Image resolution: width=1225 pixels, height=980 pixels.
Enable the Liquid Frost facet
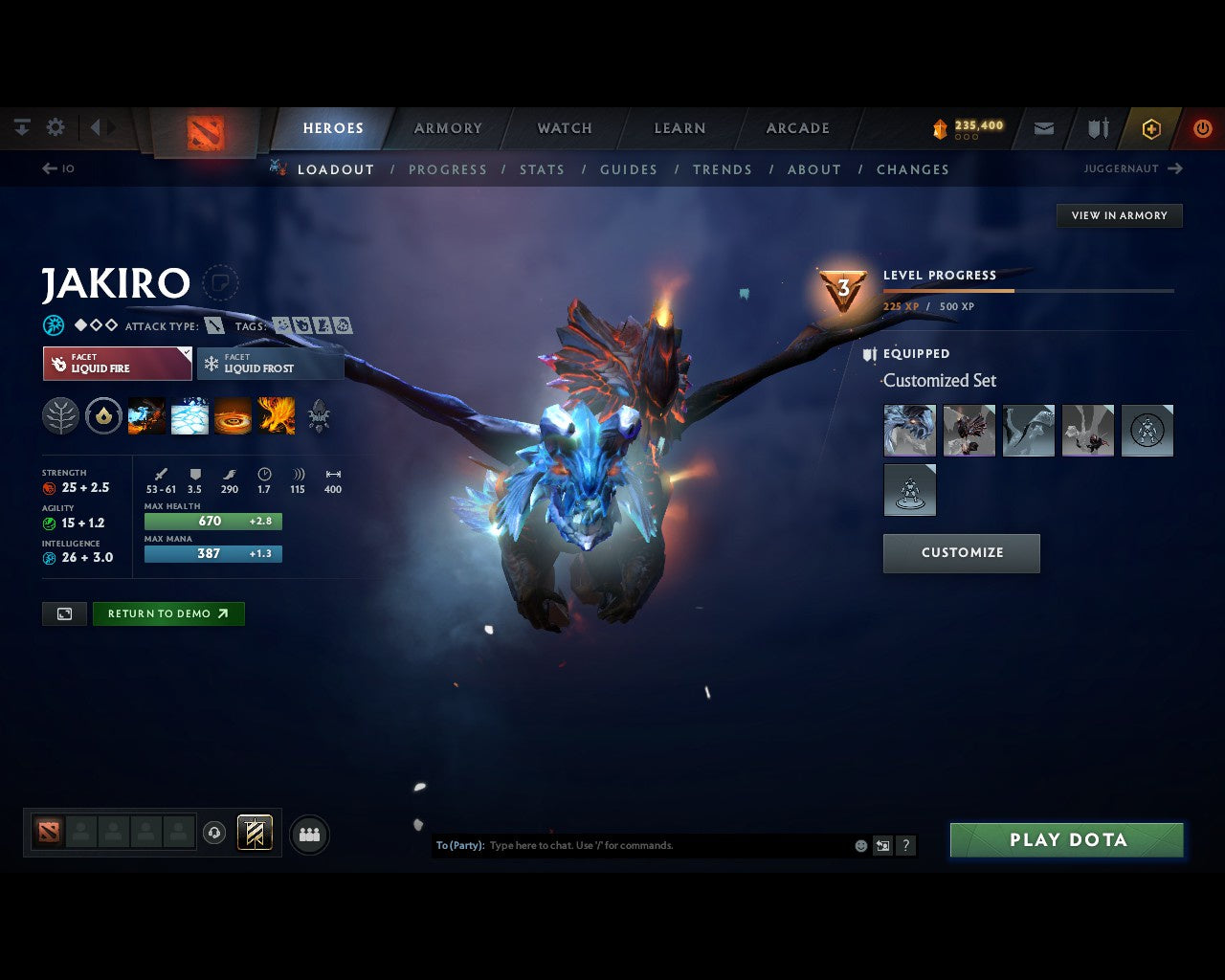point(270,363)
